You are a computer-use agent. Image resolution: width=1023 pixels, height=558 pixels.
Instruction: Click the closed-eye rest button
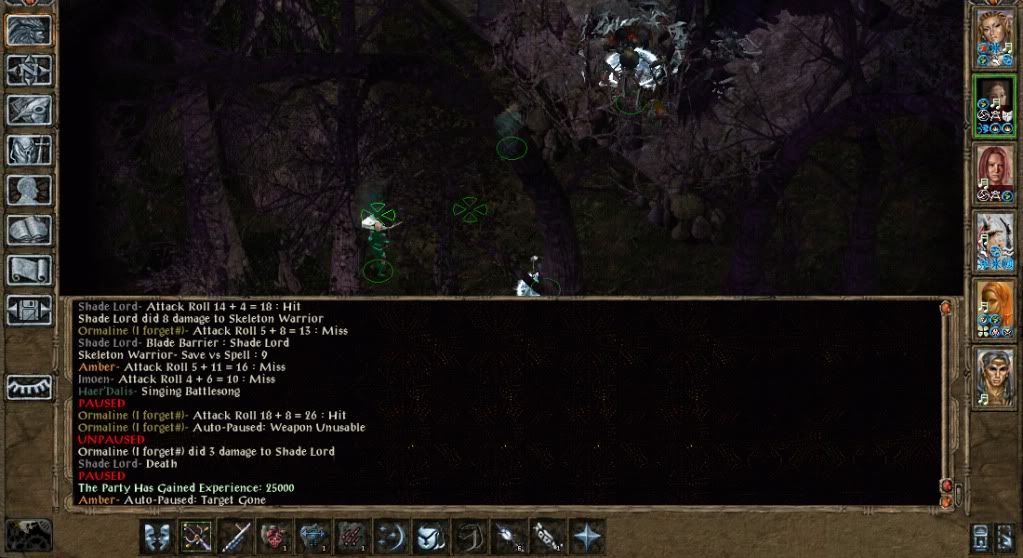(x=29, y=387)
